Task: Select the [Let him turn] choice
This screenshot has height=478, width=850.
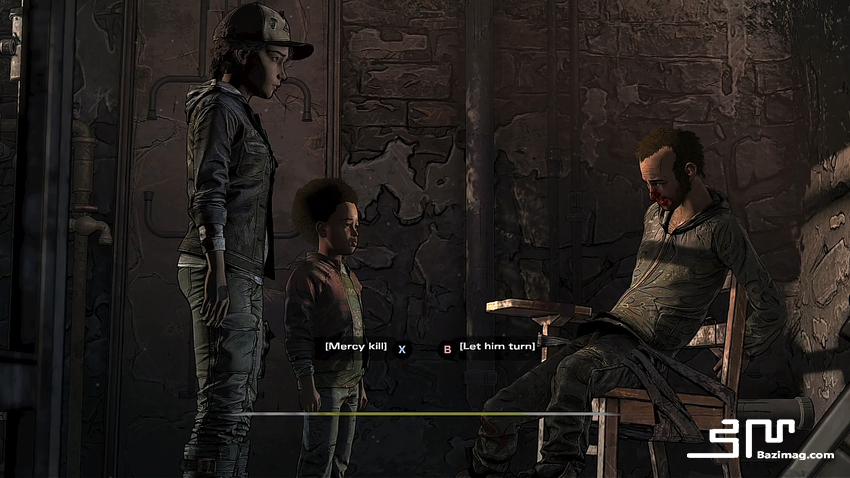Action: click(x=497, y=346)
